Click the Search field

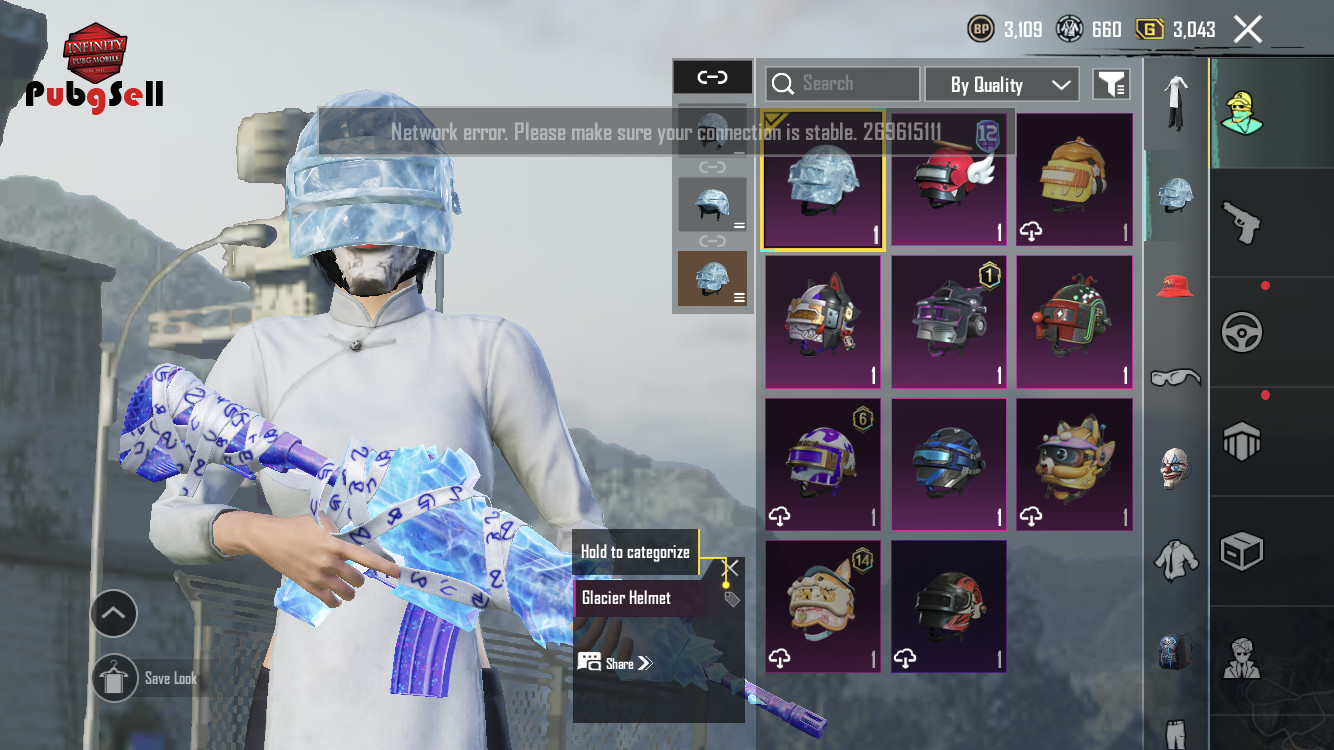tap(842, 84)
